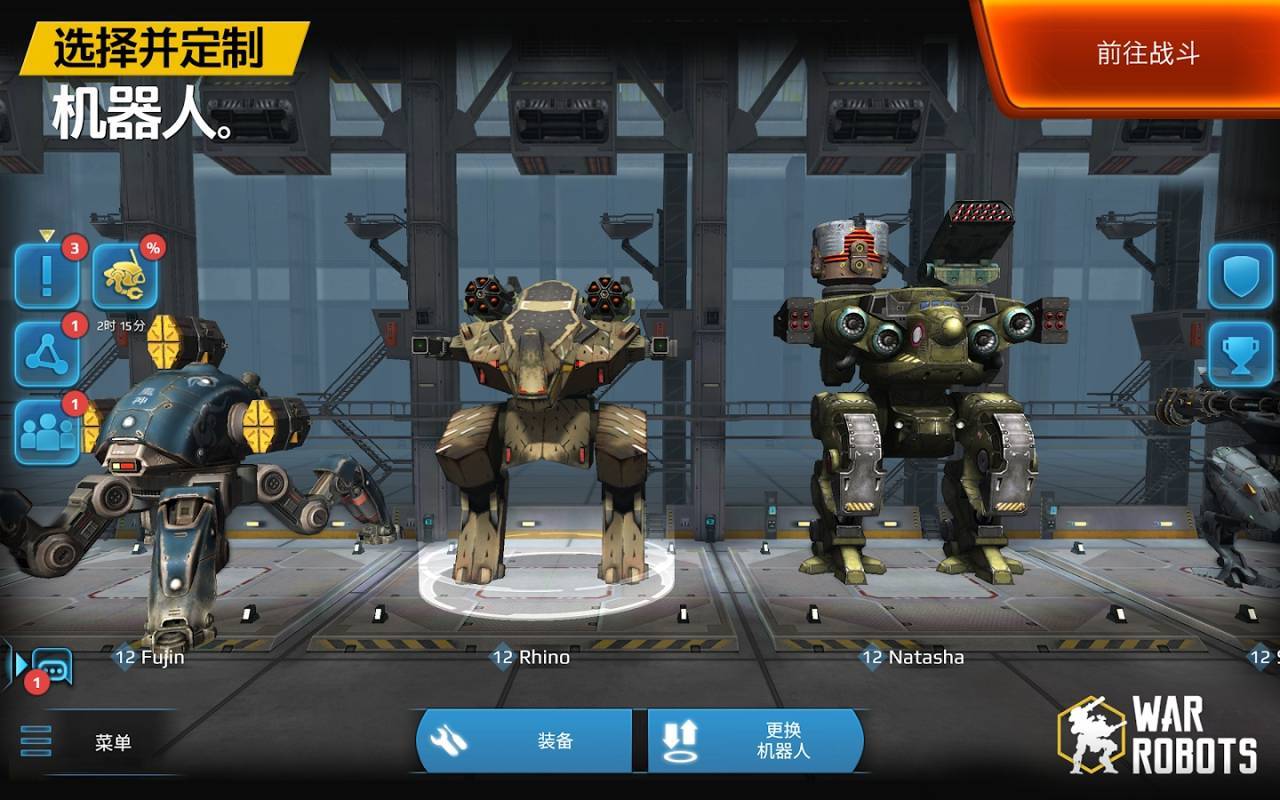Open the discount offer icon with percent badge
The height and width of the screenshot is (800, 1280).
[125, 275]
